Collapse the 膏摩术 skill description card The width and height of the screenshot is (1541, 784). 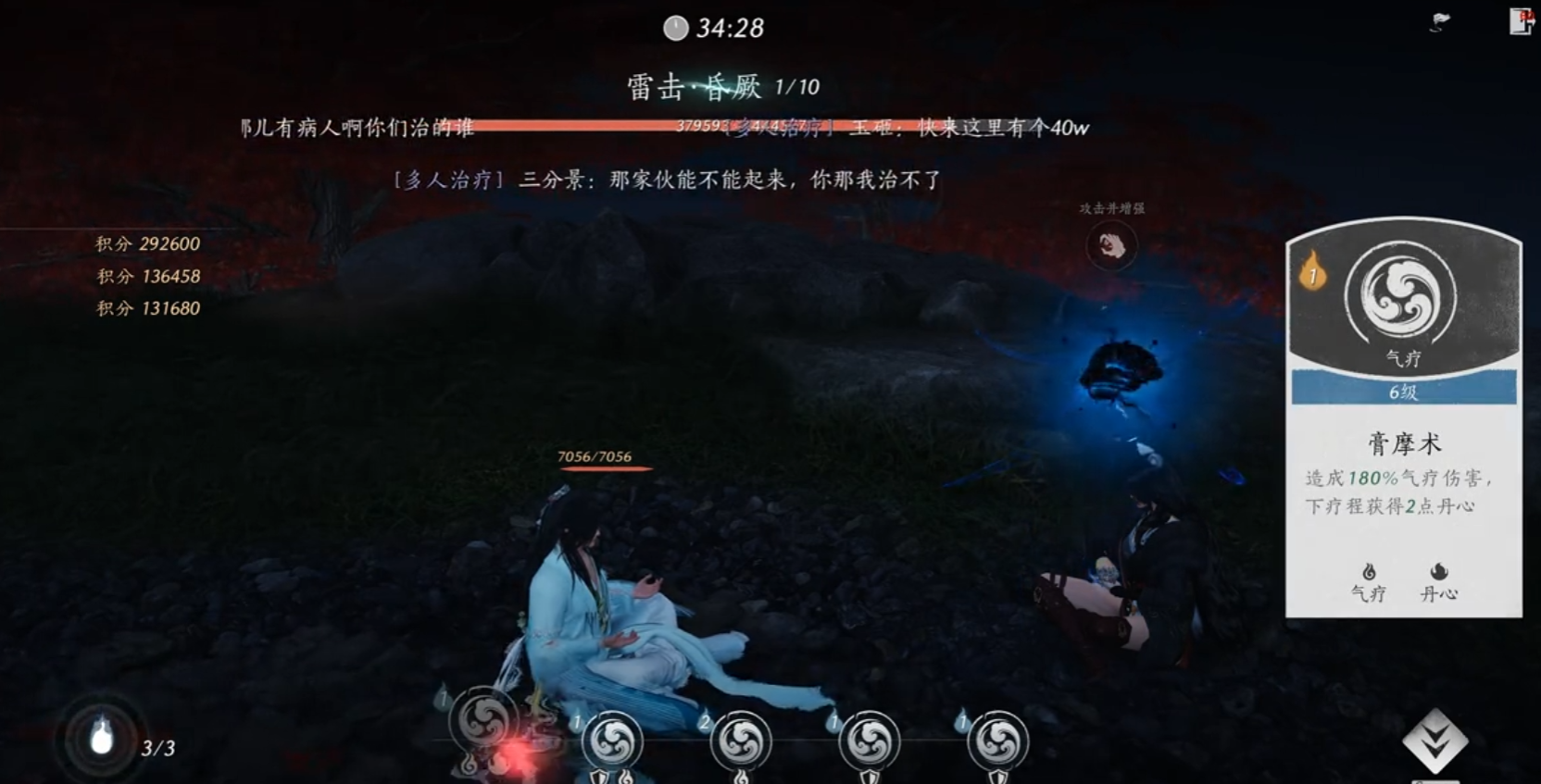point(1404,442)
